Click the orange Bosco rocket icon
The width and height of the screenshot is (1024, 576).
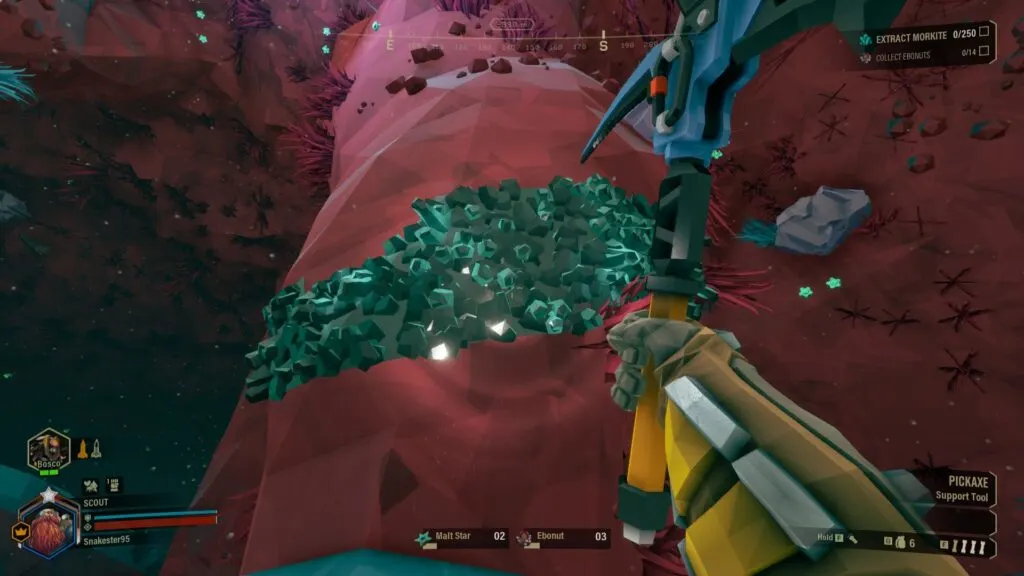tap(83, 449)
